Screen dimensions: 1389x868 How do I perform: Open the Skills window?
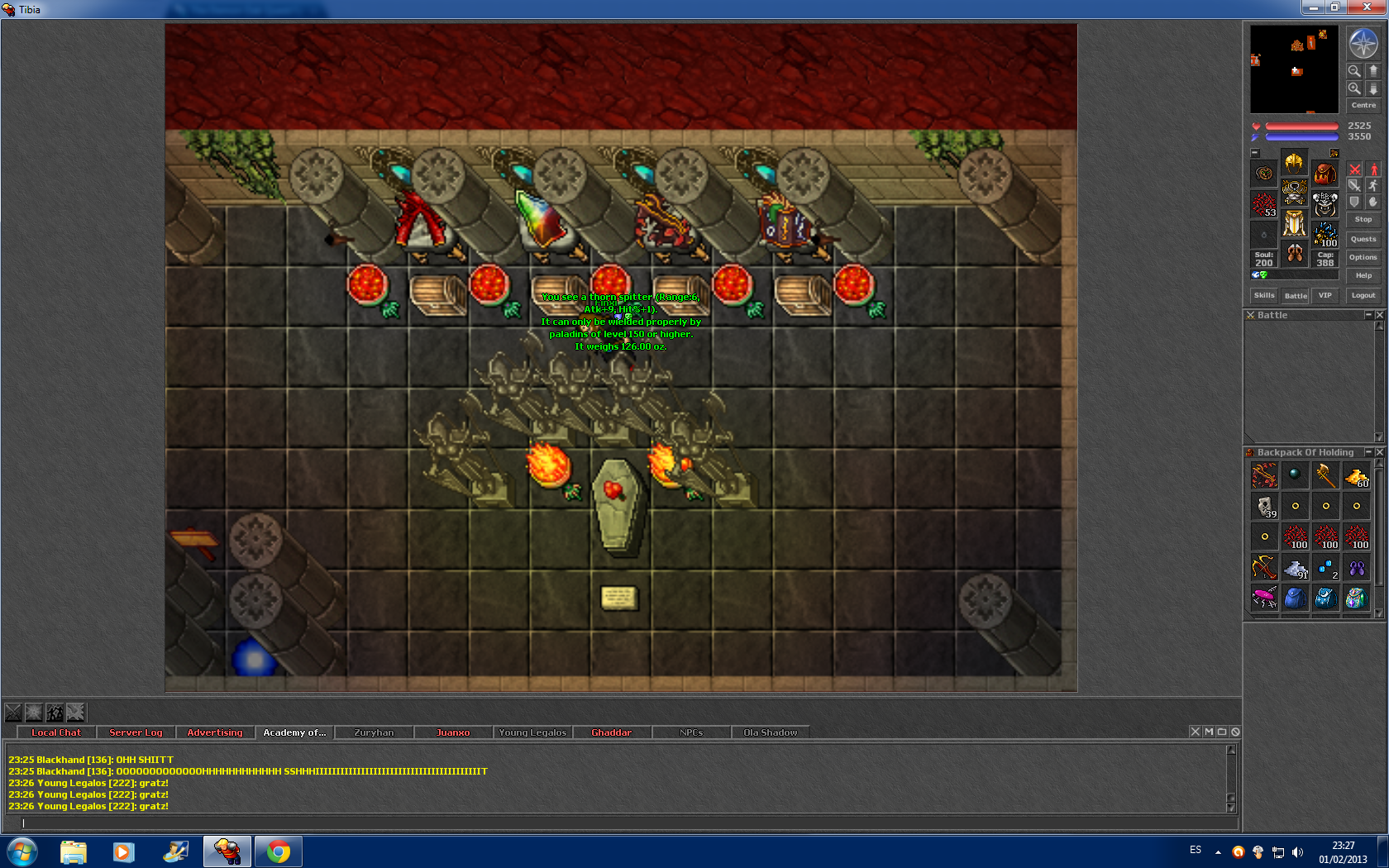pos(1264,295)
